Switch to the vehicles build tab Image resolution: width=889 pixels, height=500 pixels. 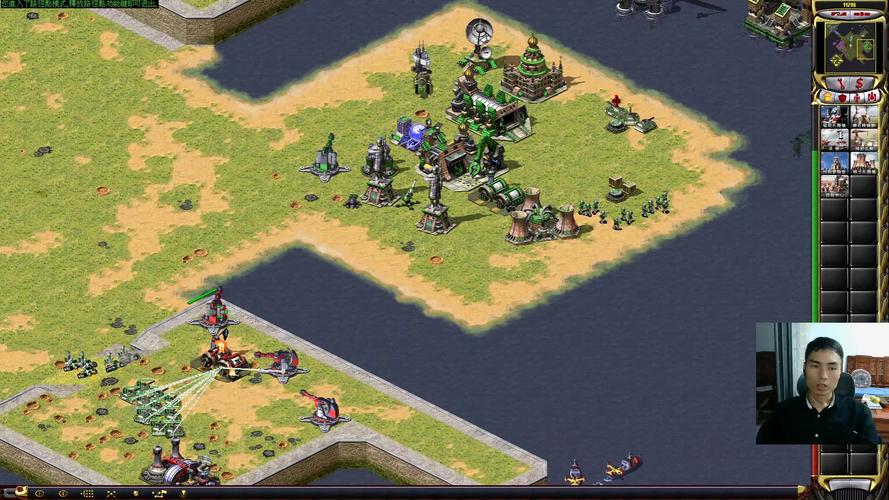coord(872,98)
